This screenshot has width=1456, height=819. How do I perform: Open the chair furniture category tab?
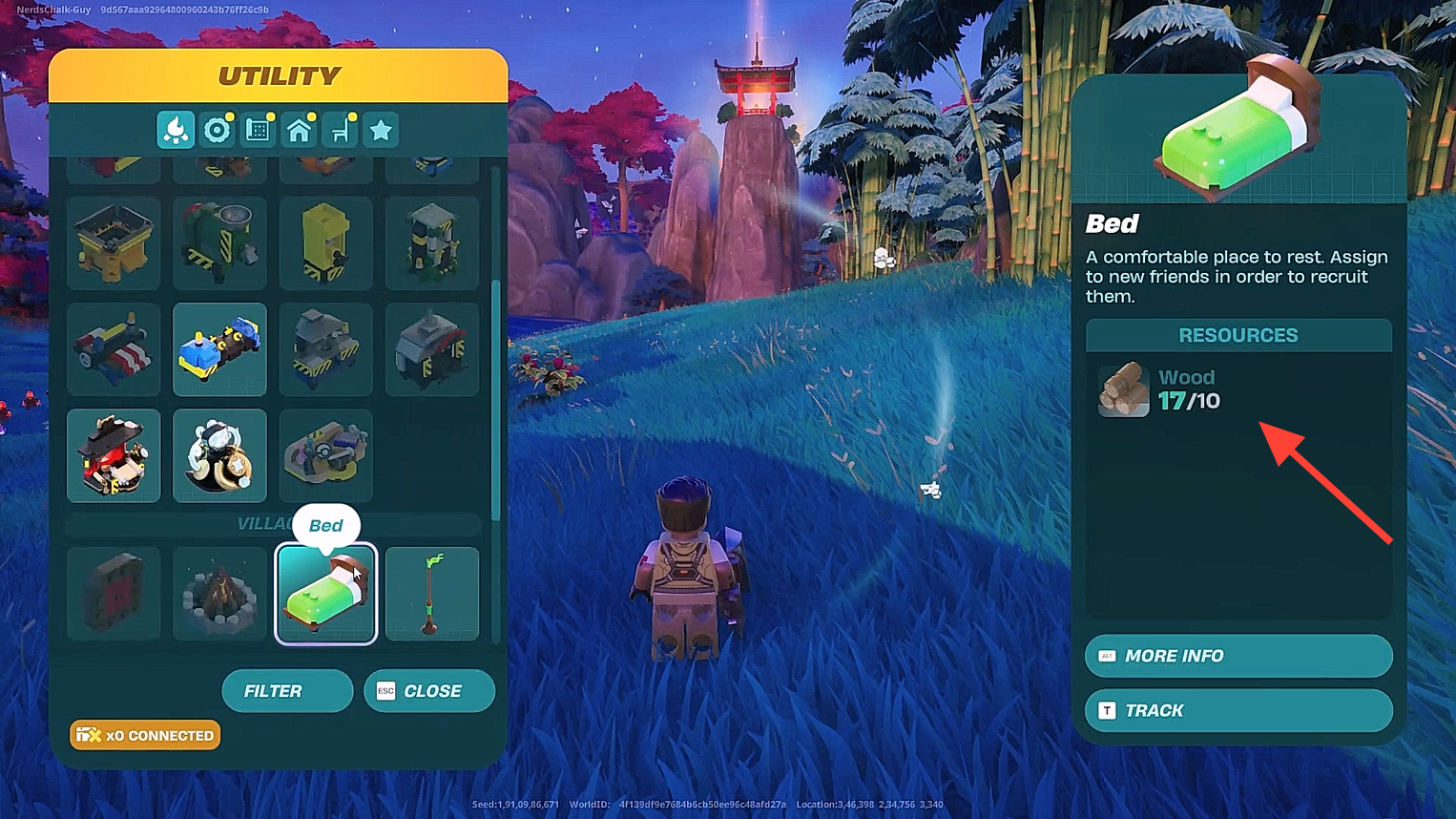click(x=341, y=130)
